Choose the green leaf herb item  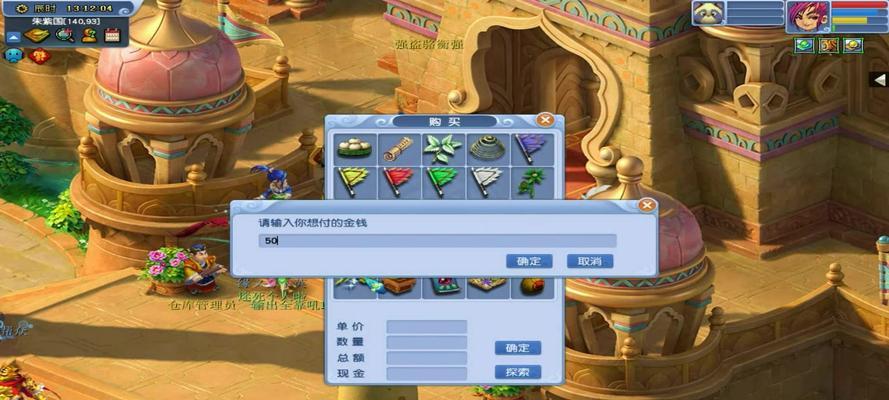tap(442, 149)
